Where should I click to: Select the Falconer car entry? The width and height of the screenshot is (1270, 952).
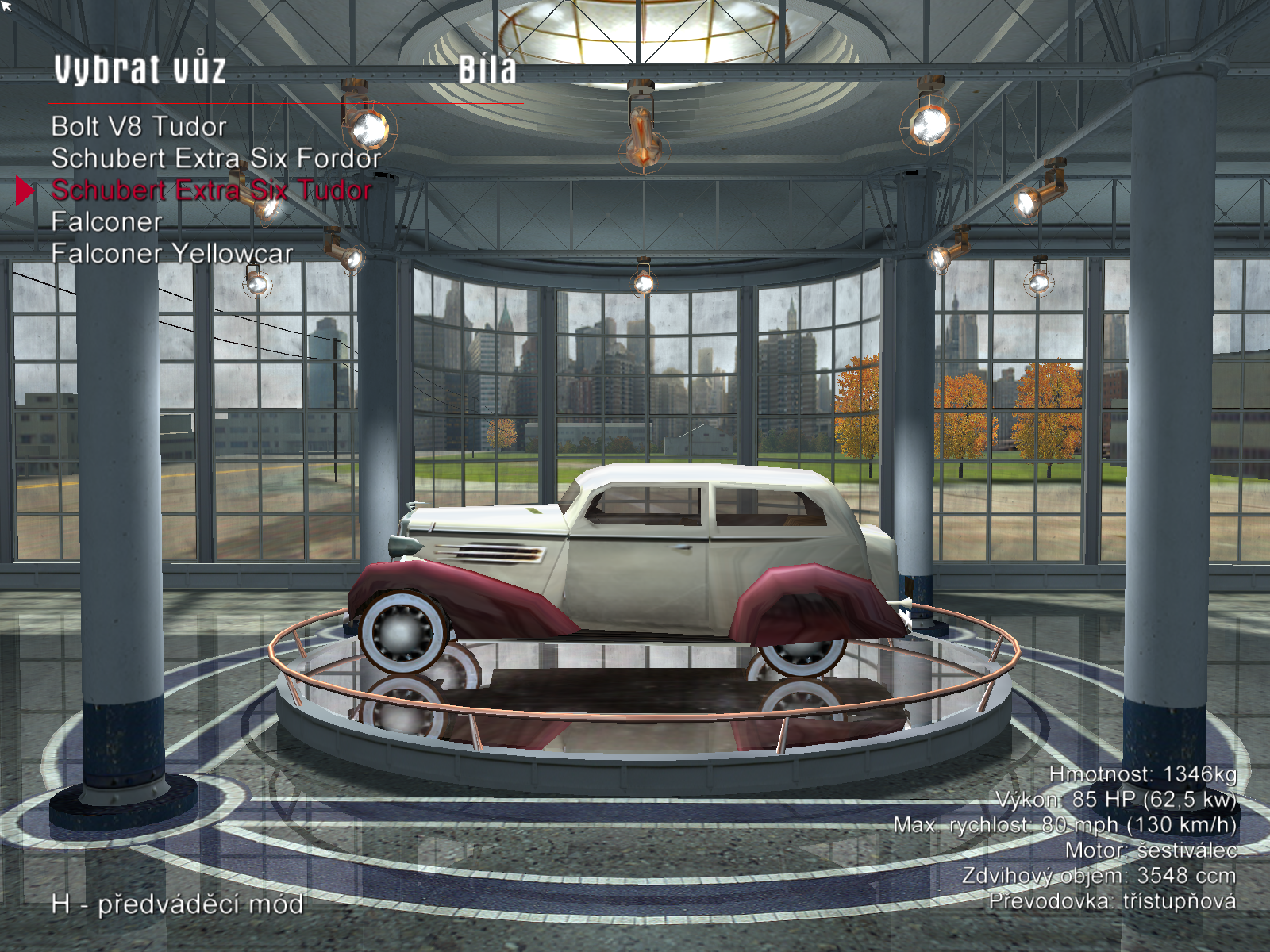tap(106, 222)
